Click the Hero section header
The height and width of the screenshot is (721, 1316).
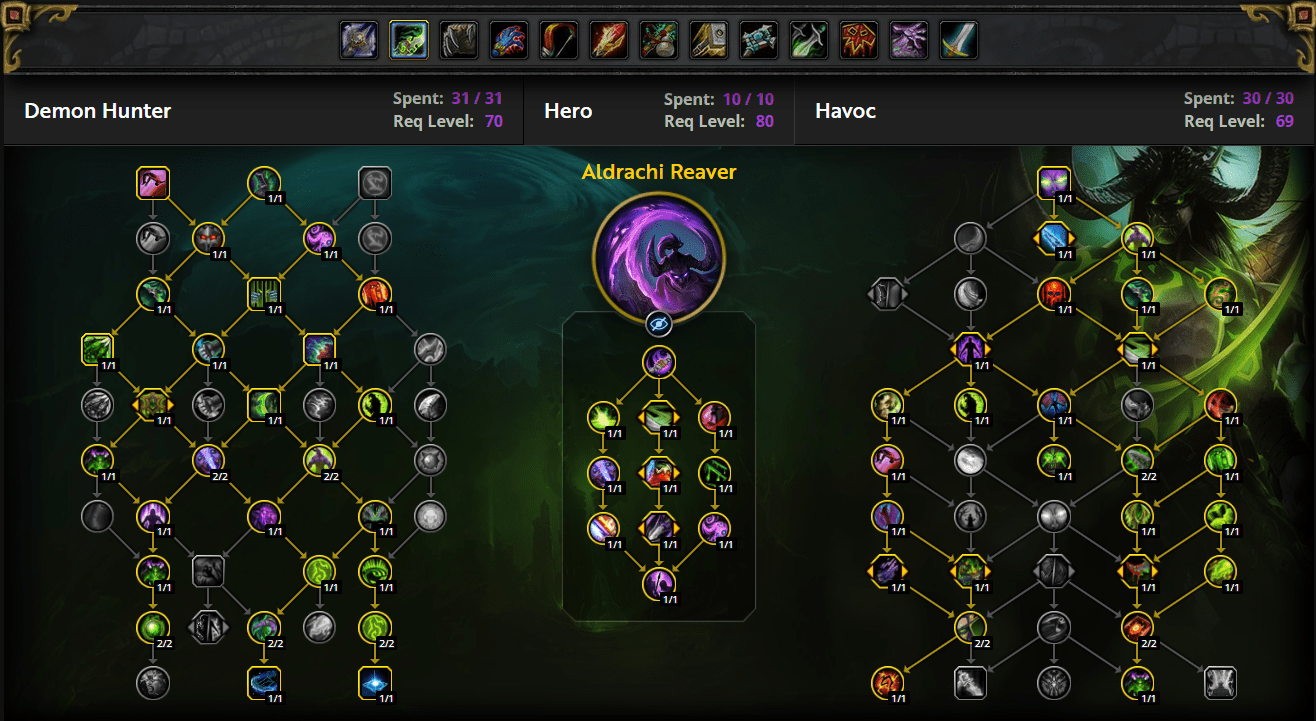(x=568, y=111)
